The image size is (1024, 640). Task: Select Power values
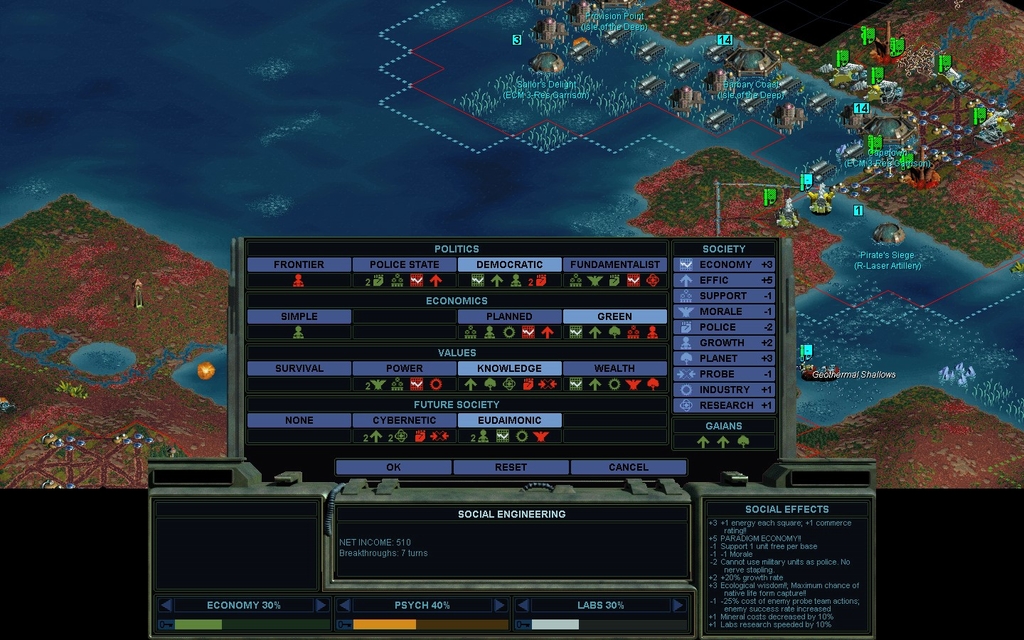404,369
